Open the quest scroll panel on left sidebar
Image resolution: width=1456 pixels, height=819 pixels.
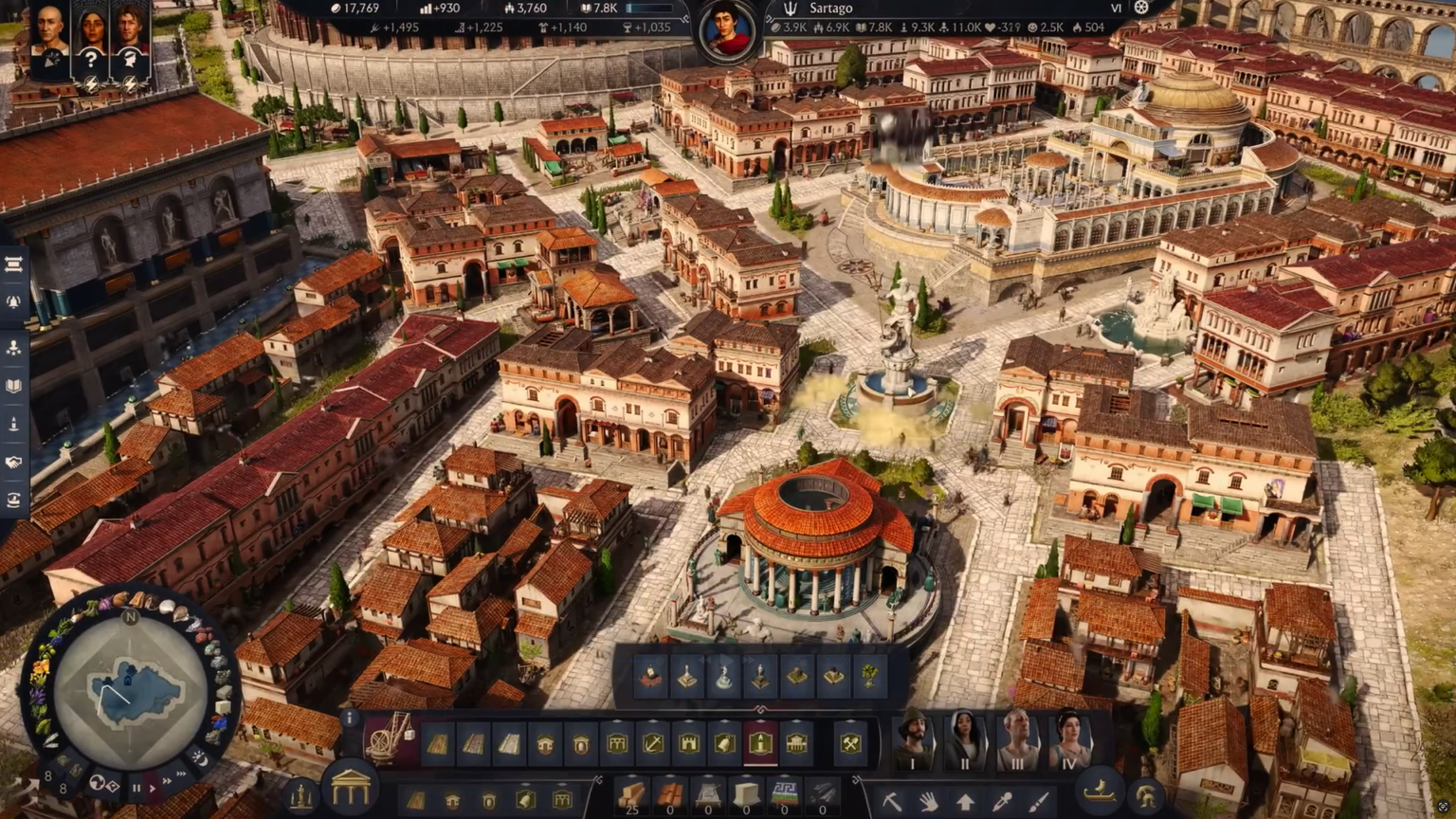point(13,264)
